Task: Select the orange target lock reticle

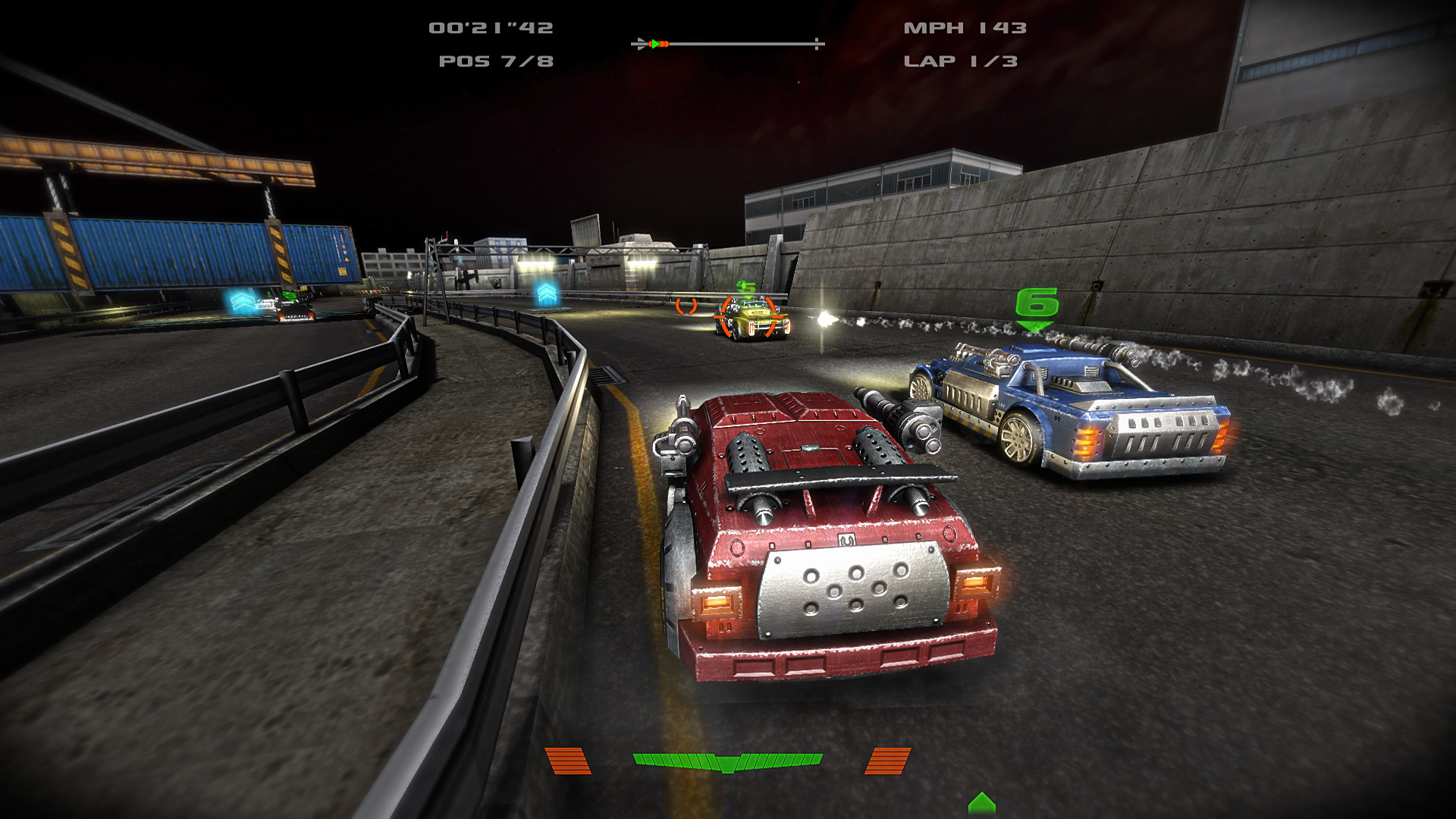Action: 748,317
